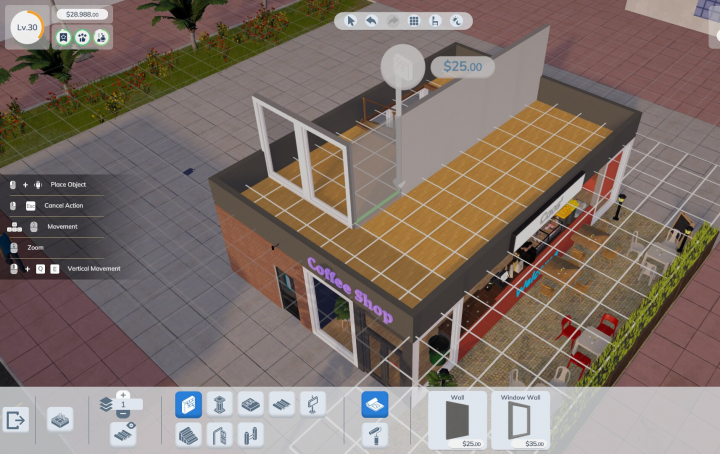This screenshot has height=454, width=720.
Task: Select the stairs building category
Action: [x=188, y=434]
